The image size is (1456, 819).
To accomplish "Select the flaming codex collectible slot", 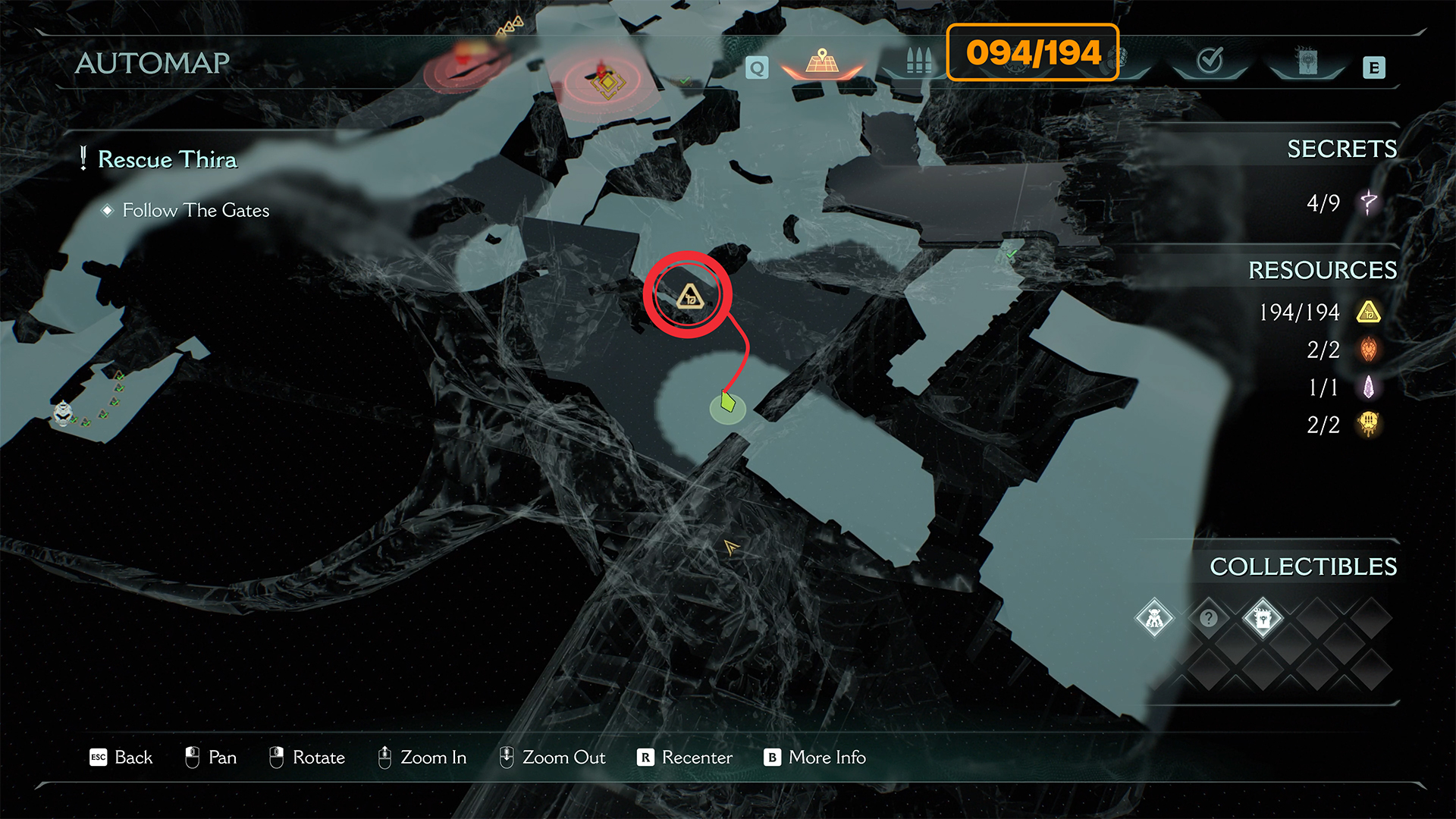I will tap(1263, 619).
